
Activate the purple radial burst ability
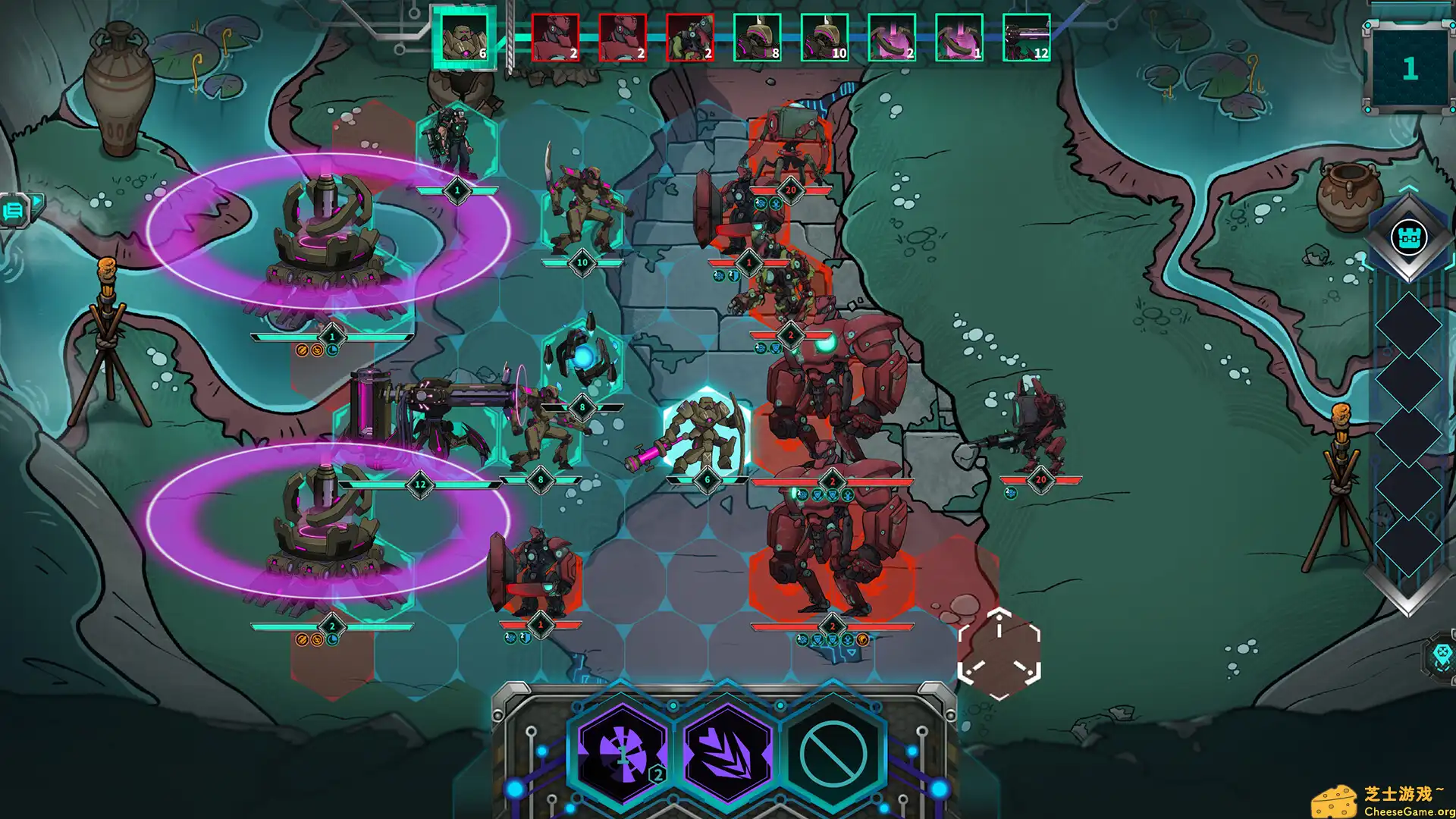(622, 752)
